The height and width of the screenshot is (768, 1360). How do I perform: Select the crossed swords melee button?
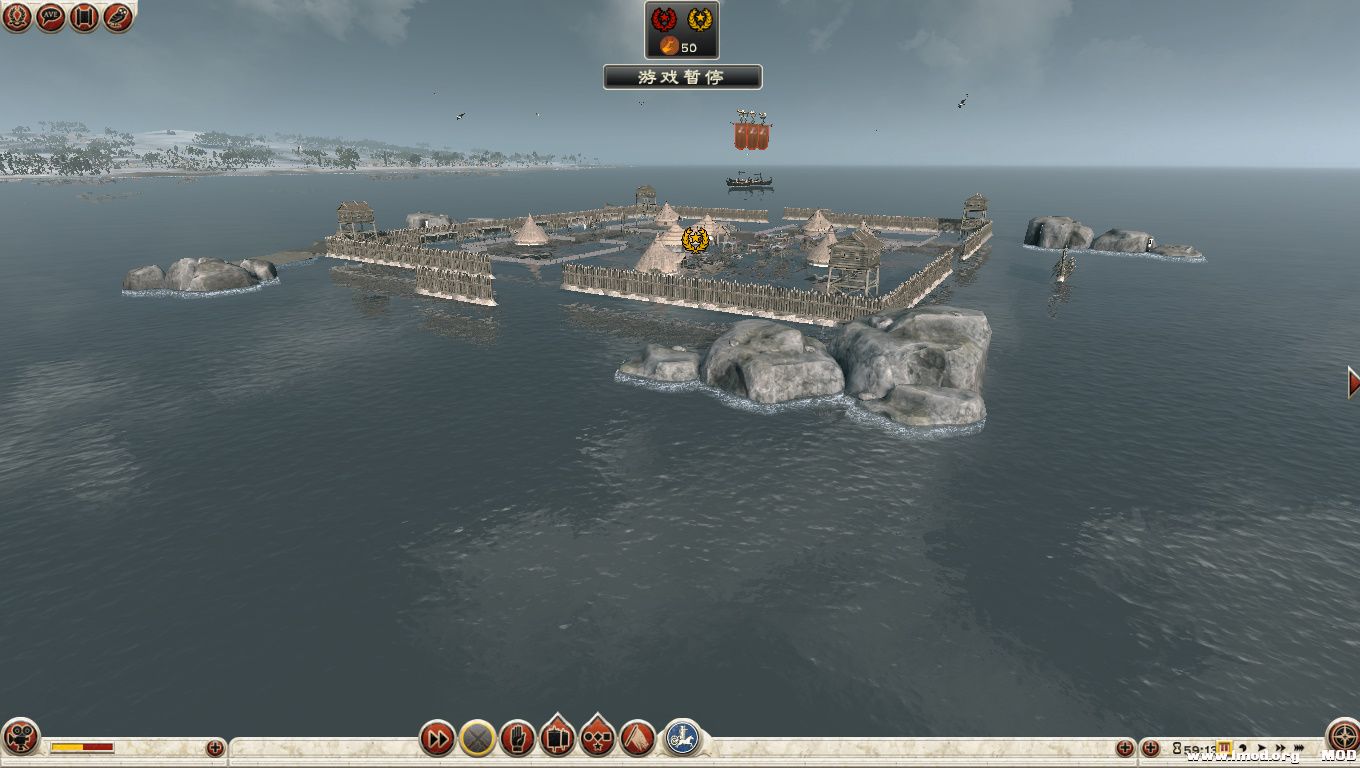click(x=478, y=739)
